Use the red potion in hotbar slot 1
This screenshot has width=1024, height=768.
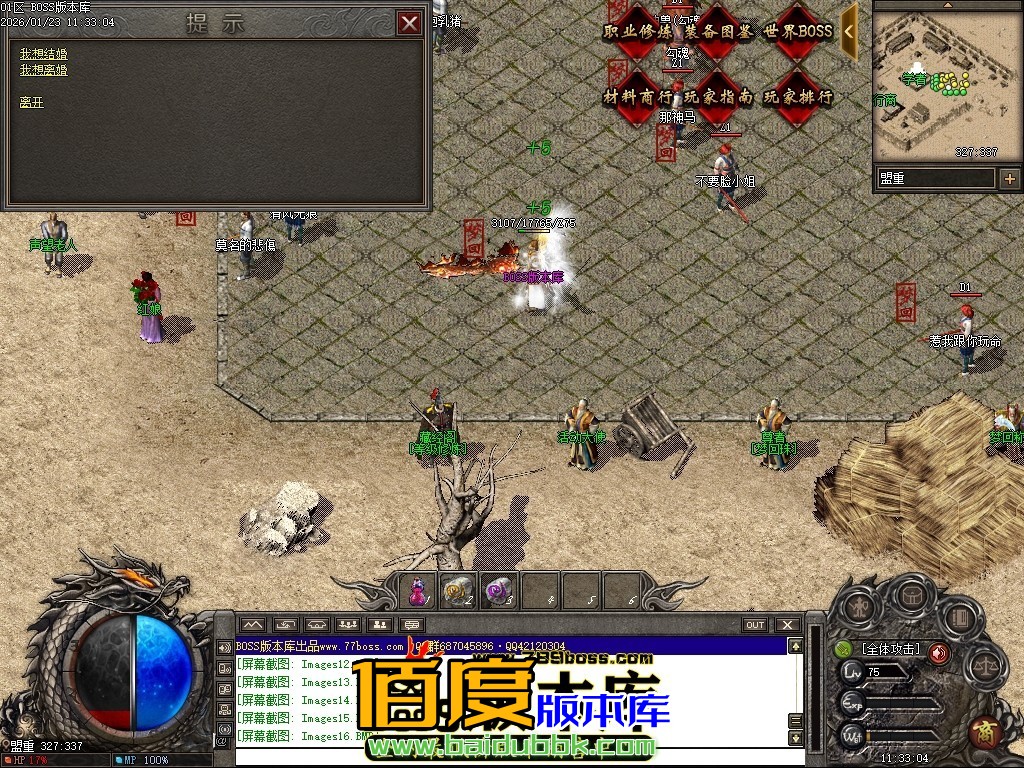418,592
